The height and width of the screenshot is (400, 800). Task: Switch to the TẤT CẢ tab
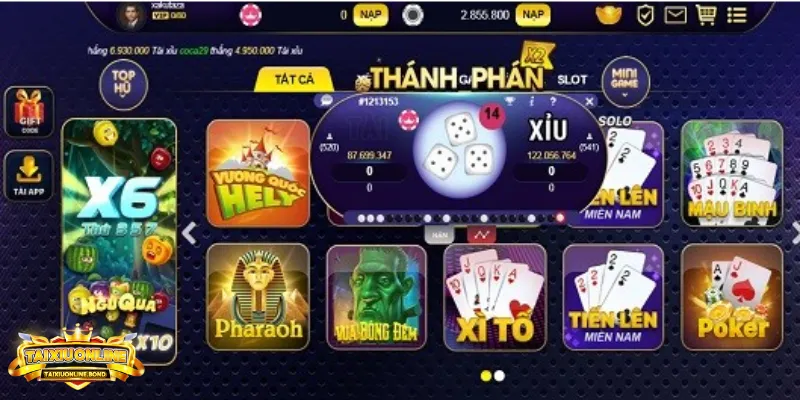[x=293, y=79]
